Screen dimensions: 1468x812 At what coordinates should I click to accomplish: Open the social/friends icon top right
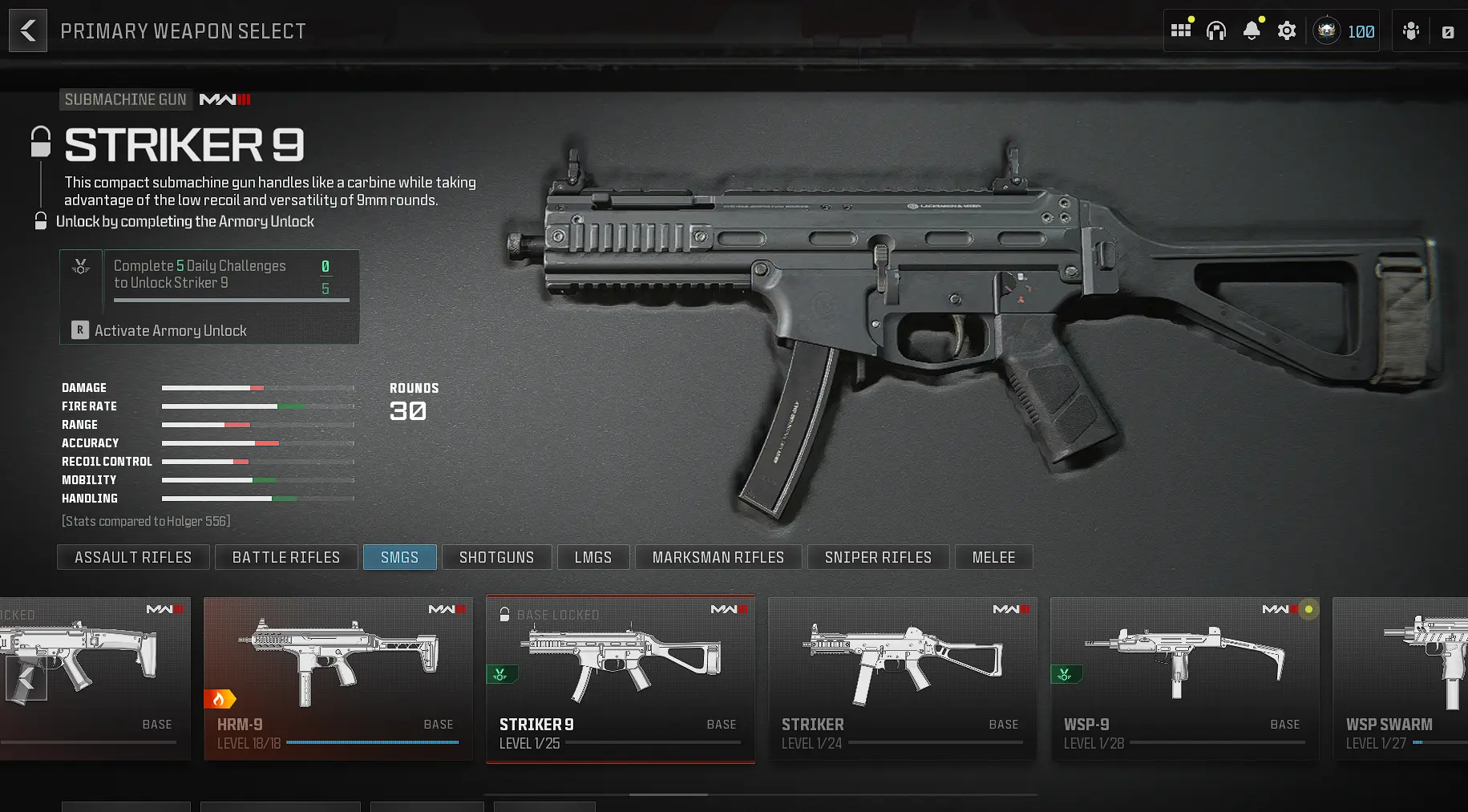1410,30
